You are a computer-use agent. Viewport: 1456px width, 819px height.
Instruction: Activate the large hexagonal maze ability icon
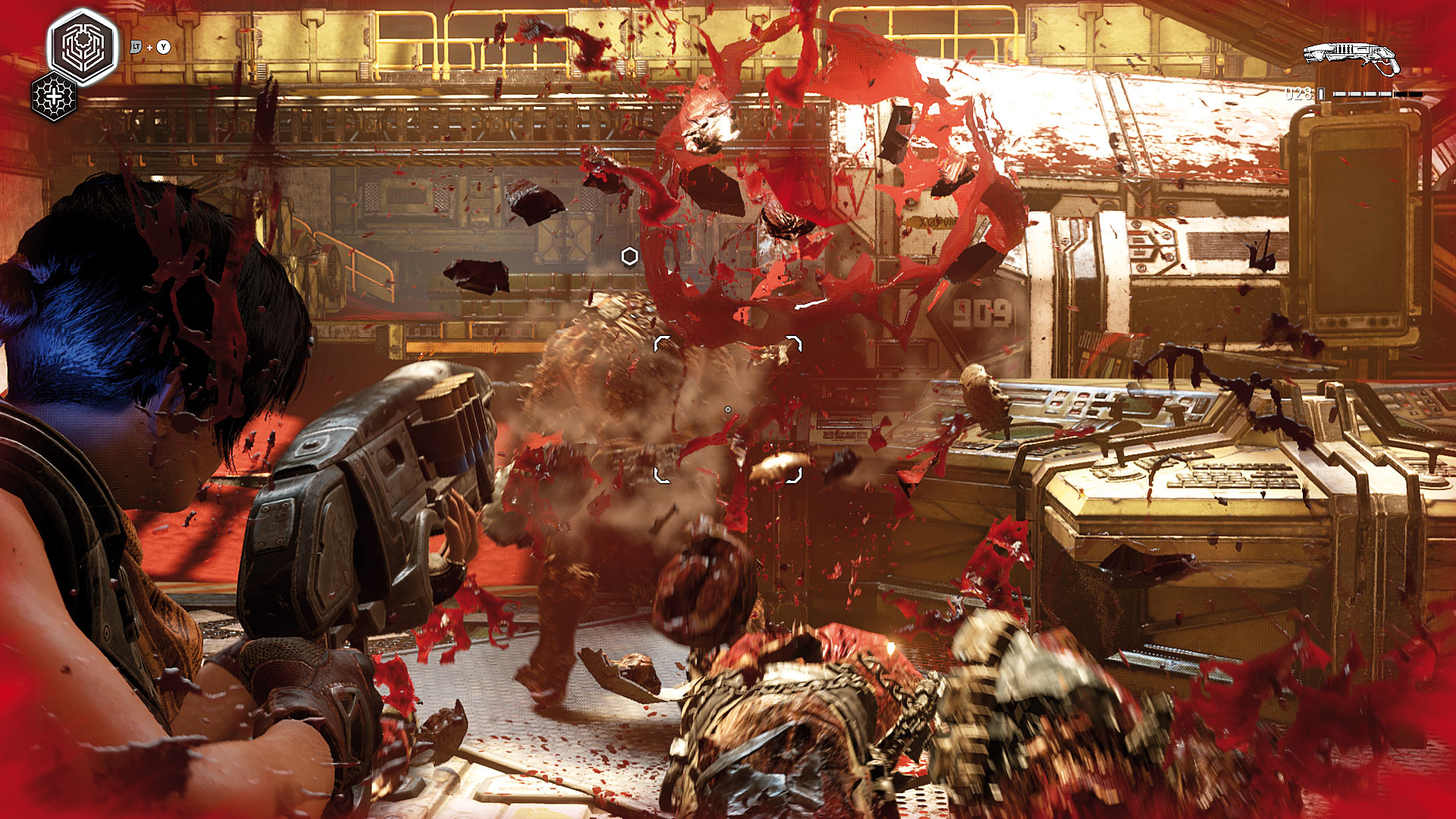tap(83, 46)
